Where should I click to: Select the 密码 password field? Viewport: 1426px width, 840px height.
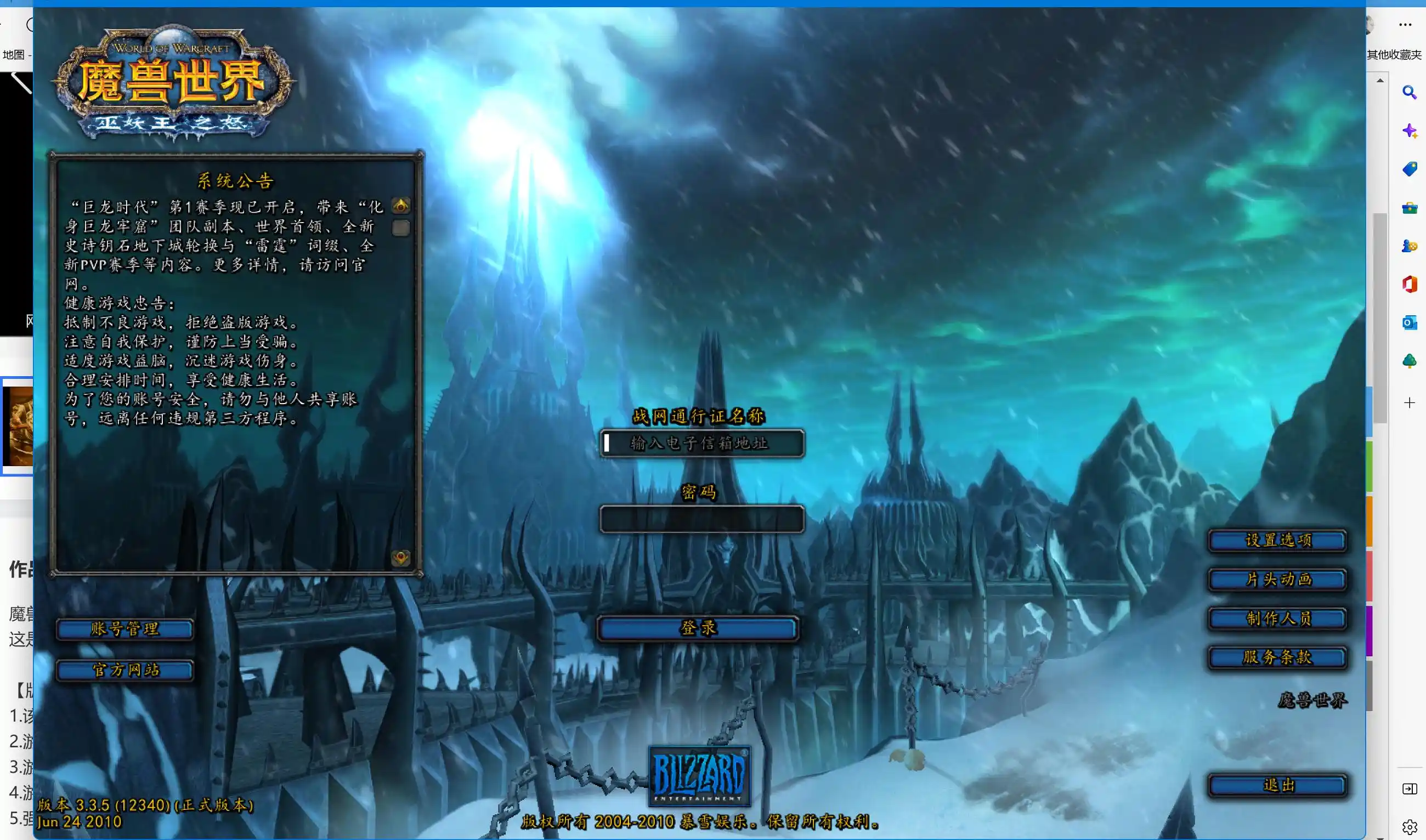[x=702, y=519]
